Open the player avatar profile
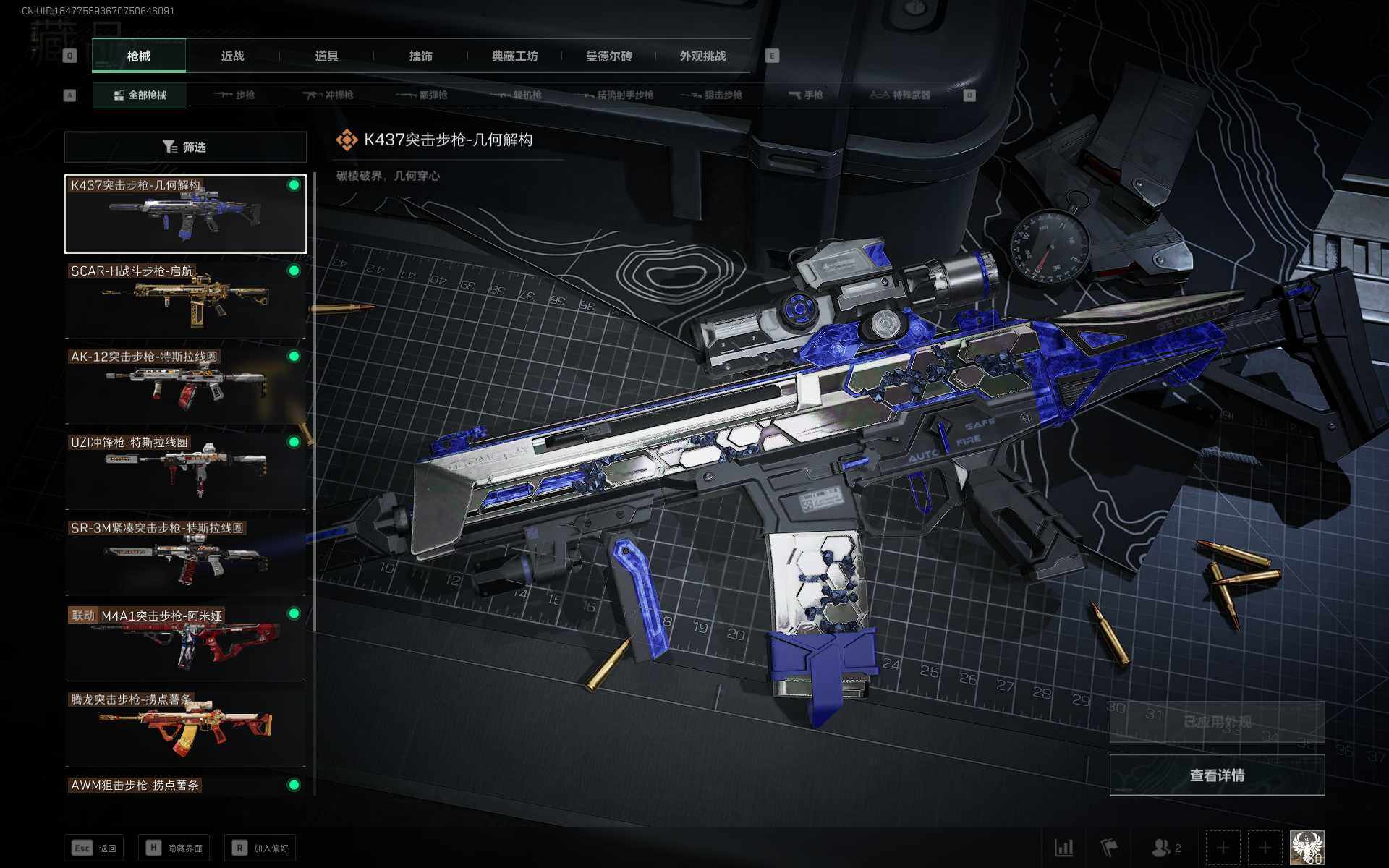The height and width of the screenshot is (868, 1389). pyautogui.click(x=1307, y=848)
